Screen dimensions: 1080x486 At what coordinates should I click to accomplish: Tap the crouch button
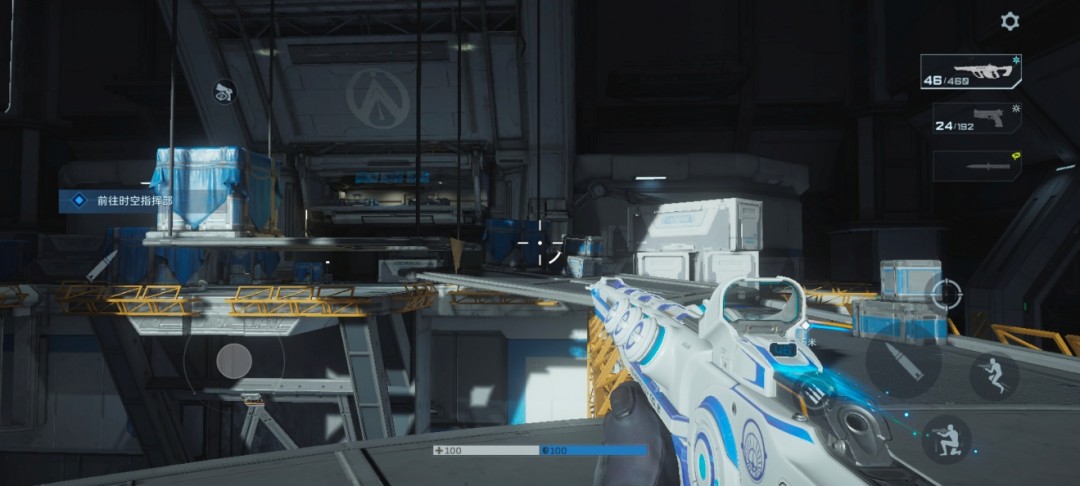pyautogui.click(x=945, y=438)
